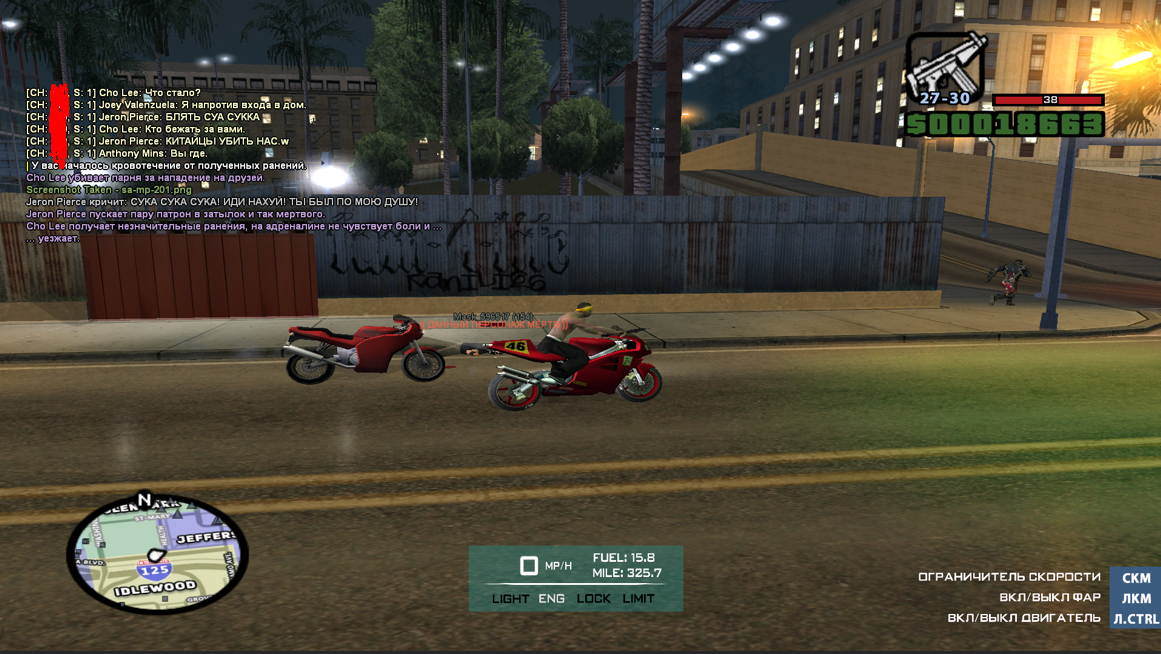1161x654 pixels.
Task: Click the circular minimap
Action: tap(157, 552)
